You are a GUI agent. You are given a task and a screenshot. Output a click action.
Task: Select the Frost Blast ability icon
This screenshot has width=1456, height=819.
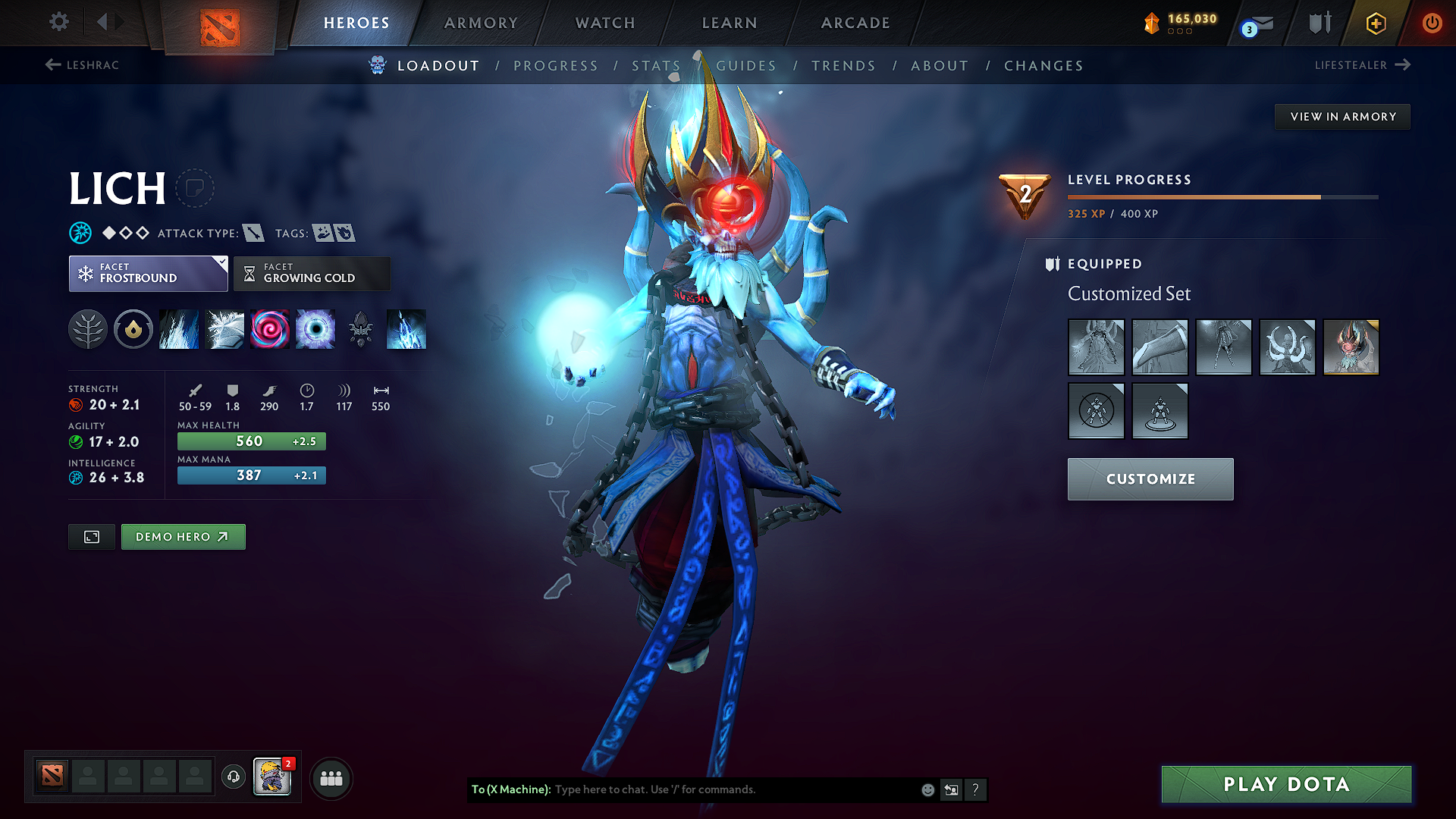click(x=179, y=329)
